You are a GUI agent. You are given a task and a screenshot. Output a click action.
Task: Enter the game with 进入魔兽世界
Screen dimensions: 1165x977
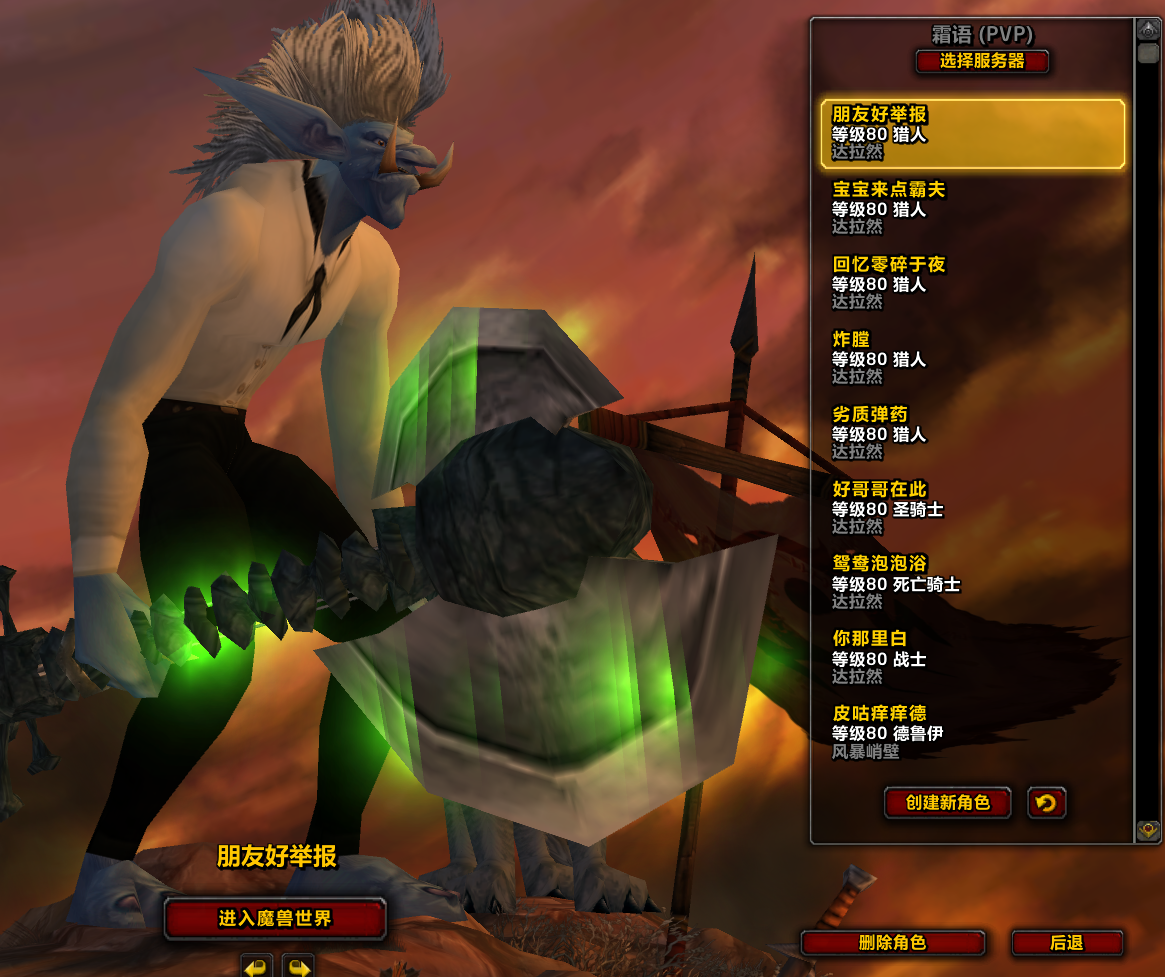click(x=275, y=919)
